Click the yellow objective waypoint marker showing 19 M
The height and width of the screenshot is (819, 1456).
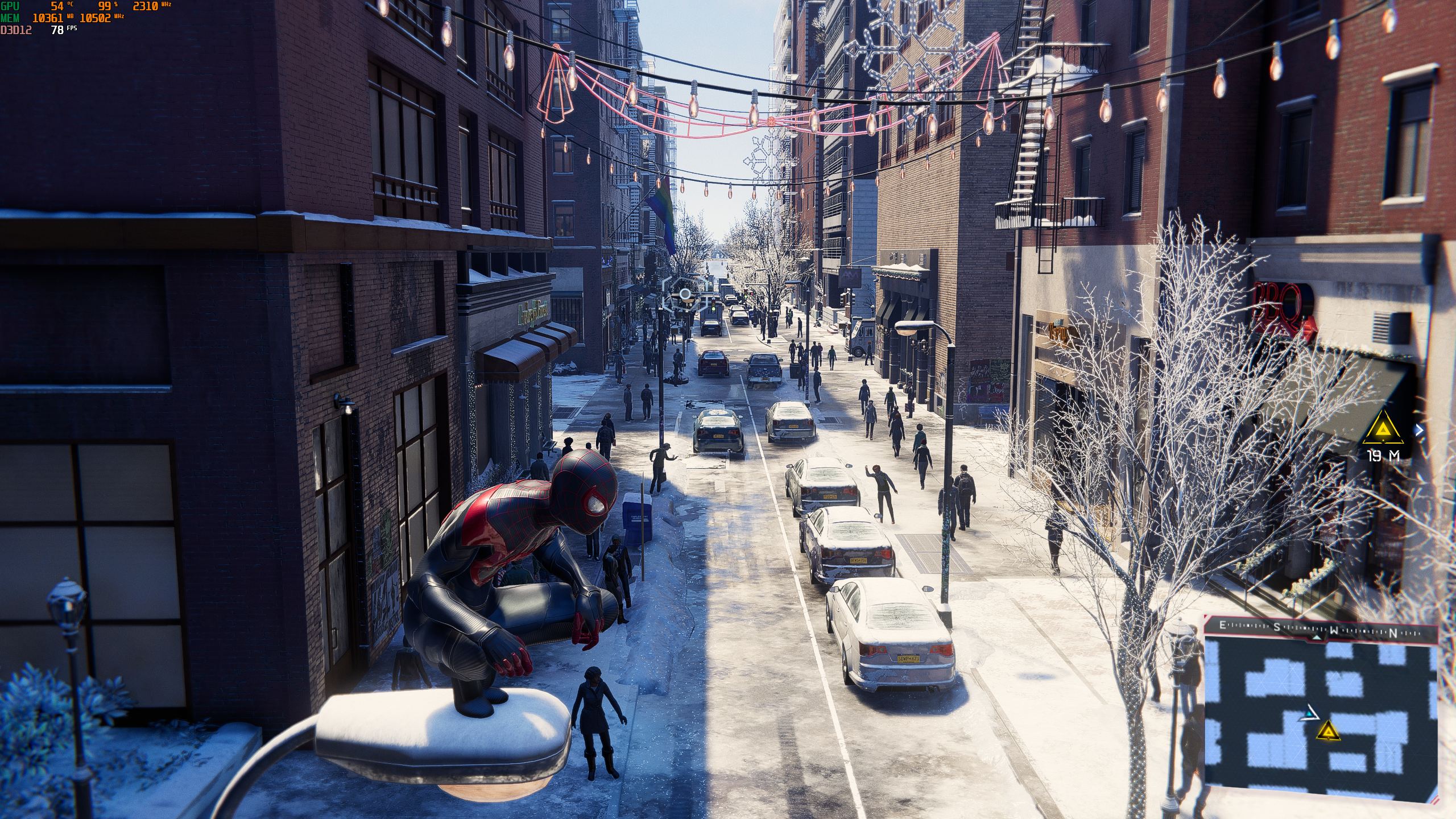[x=1382, y=431]
